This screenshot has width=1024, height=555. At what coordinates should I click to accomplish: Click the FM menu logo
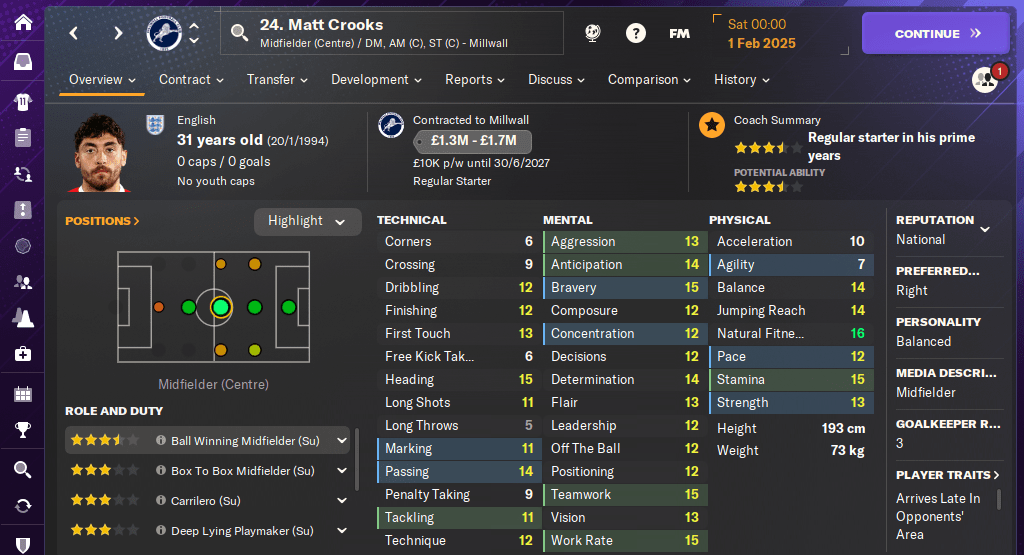pos(680,33)
